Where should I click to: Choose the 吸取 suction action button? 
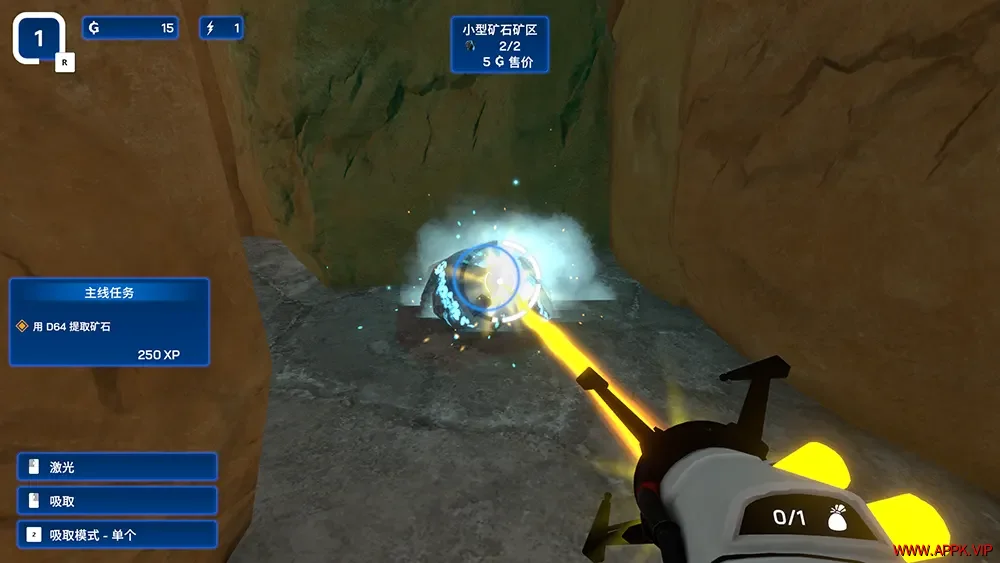[x=117, y=501]
